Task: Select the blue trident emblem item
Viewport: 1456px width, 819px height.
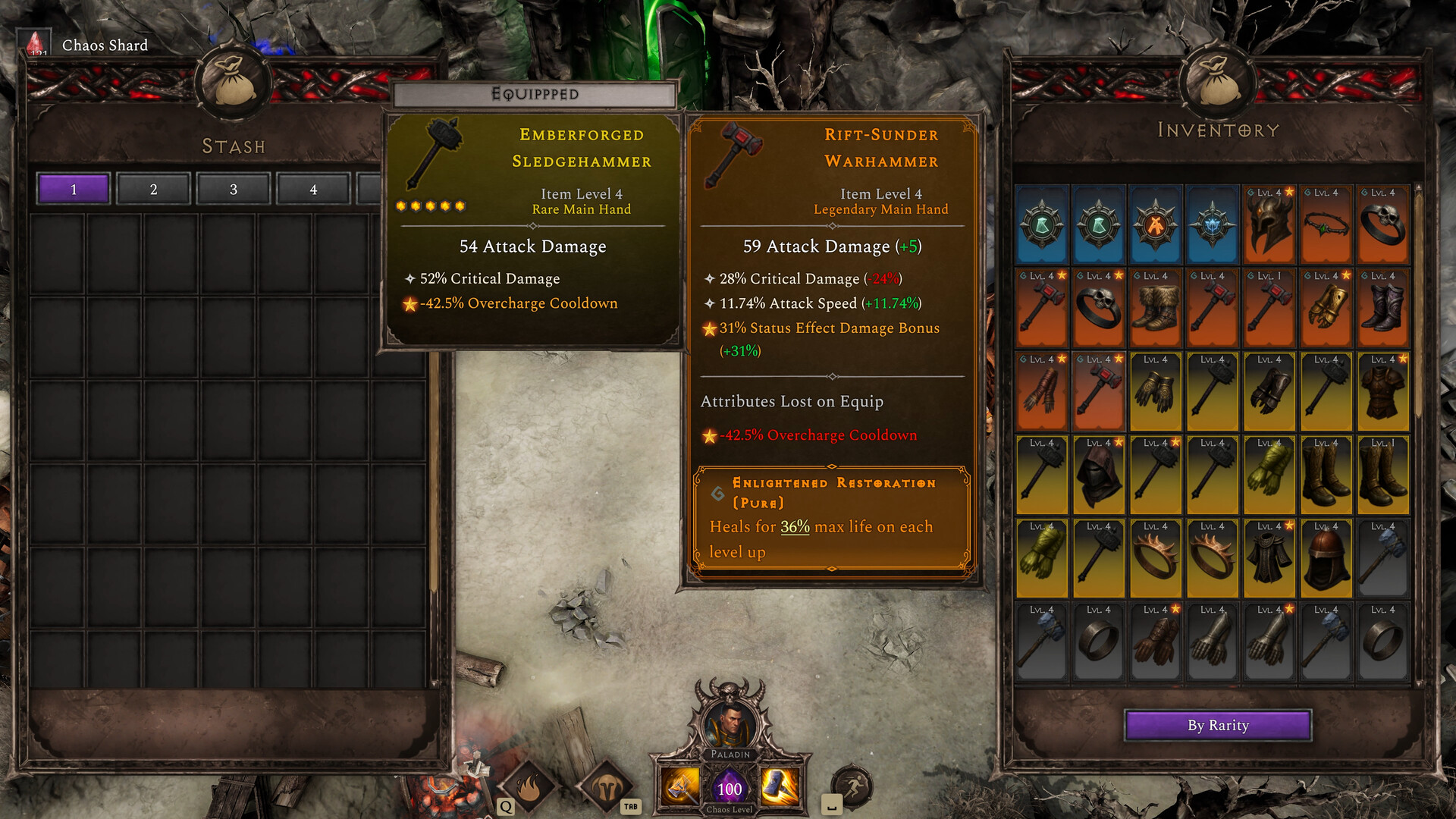Action: (1212, 226)
